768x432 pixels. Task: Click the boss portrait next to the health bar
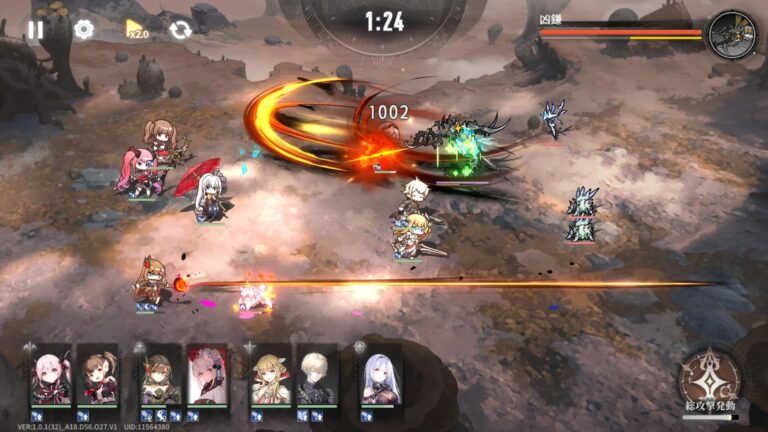732,35
